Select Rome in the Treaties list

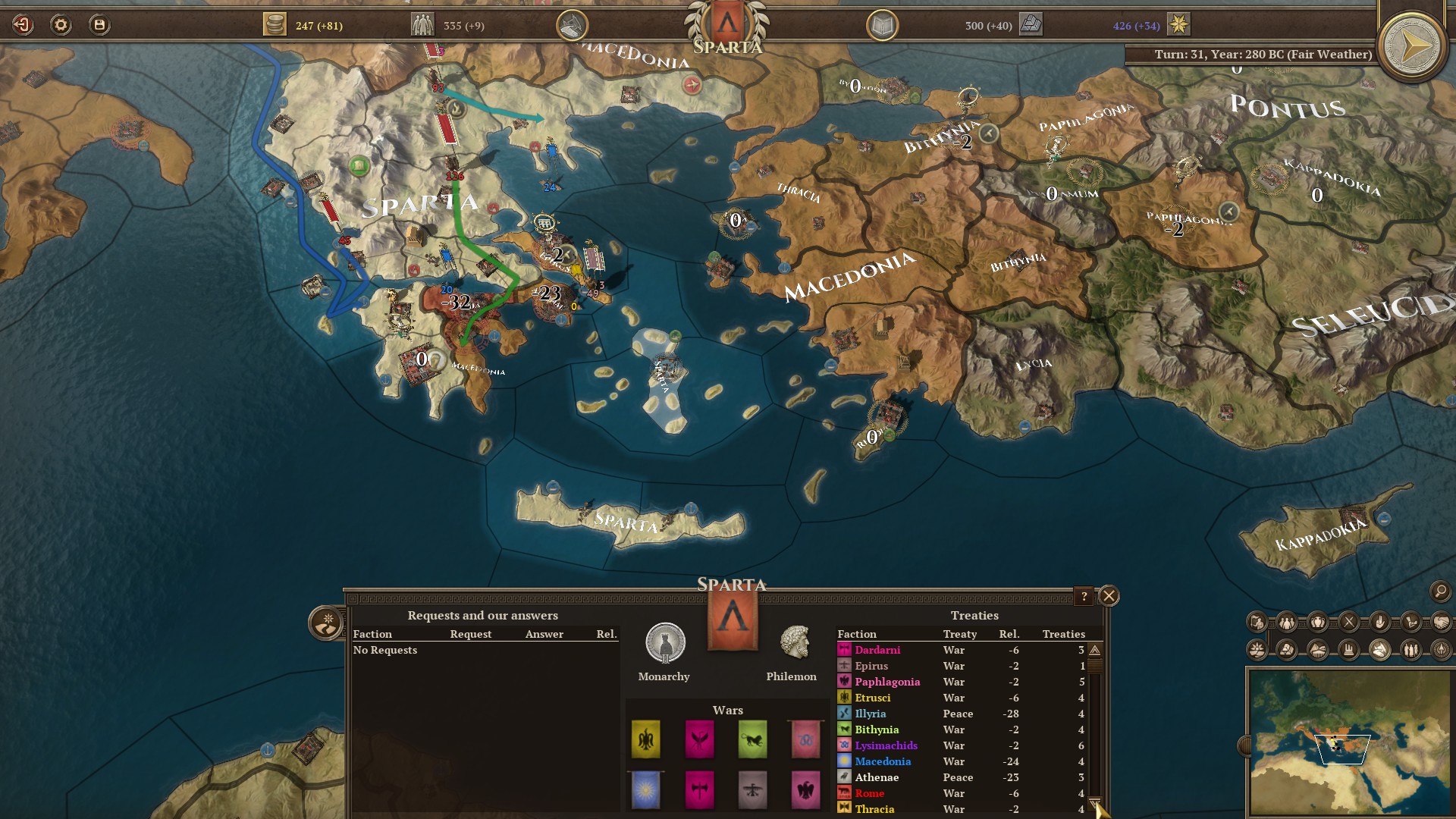[871, 793]
